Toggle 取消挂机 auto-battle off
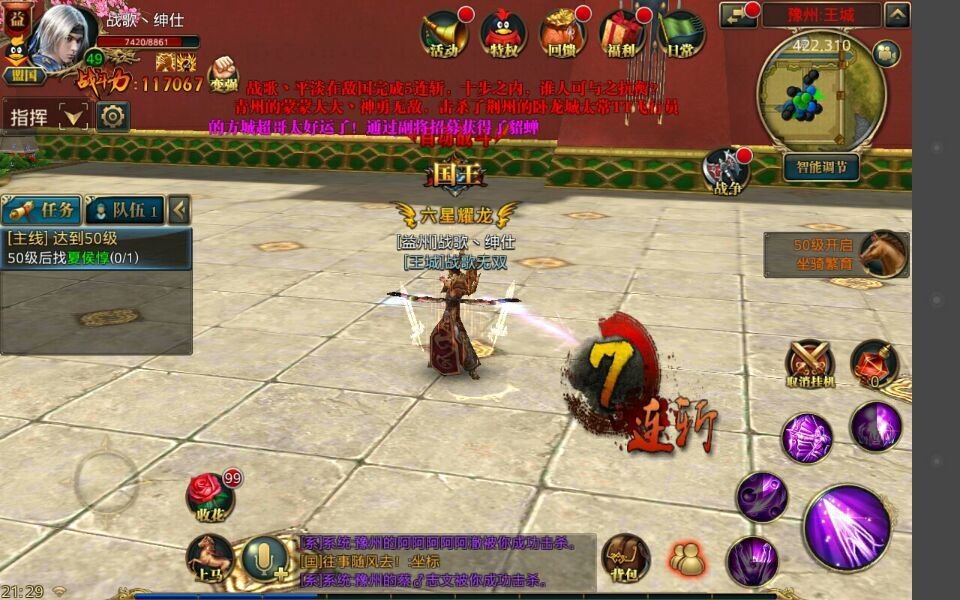Viewport: 960px width, 600px height. [x=809, y=364]
